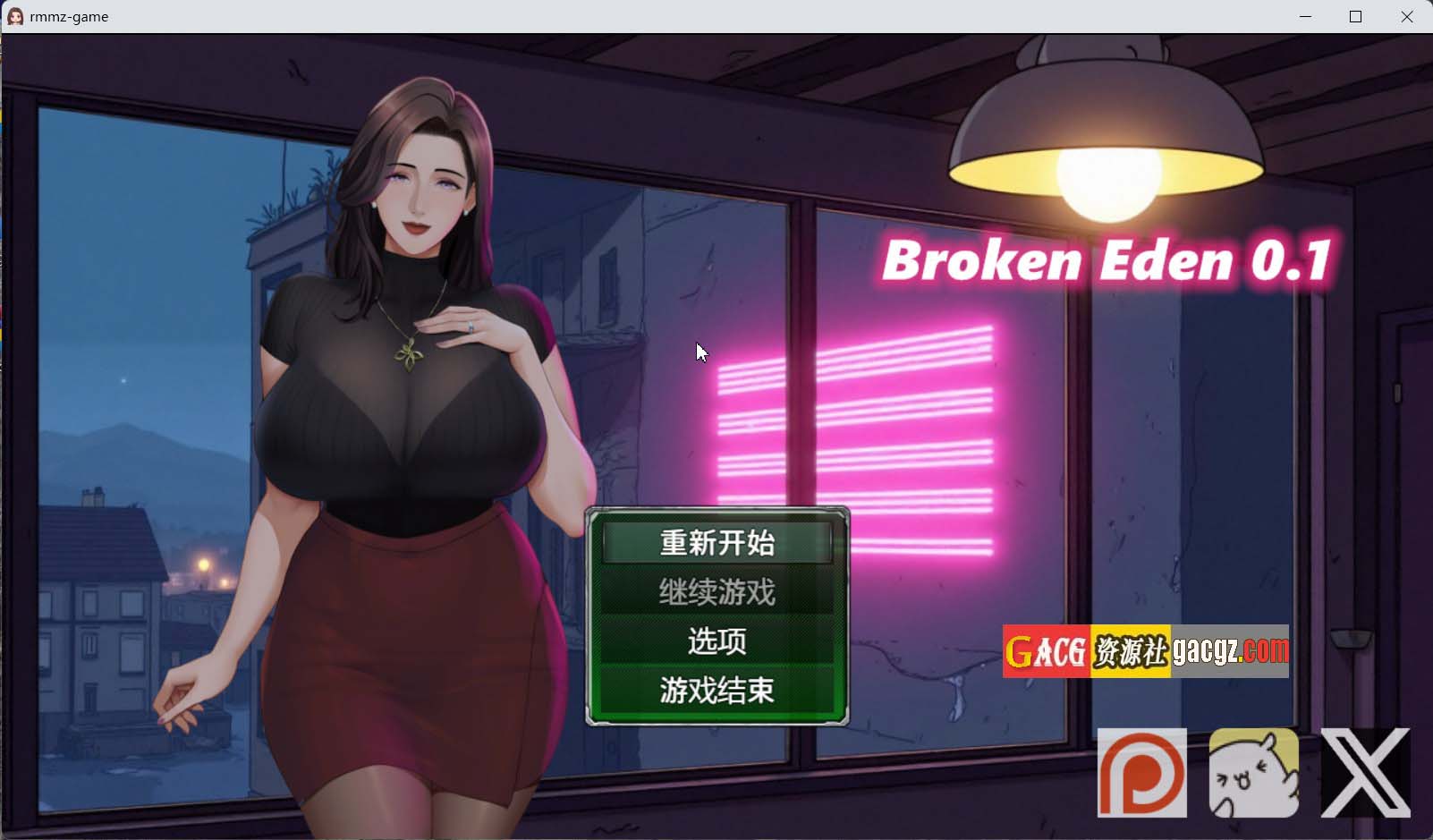Maximize the rmmz-game window
Viewport: 1433px width, 840px height.
[x=1357, y=16]
